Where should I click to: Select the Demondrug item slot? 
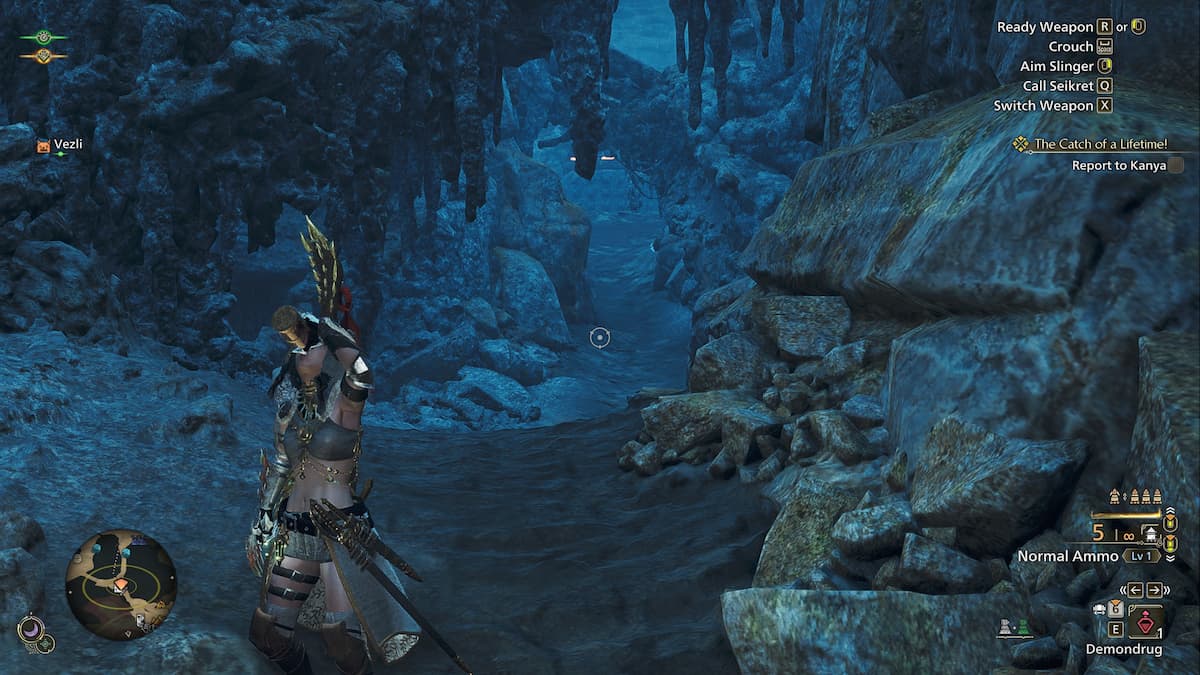[x=1145, y=624]
